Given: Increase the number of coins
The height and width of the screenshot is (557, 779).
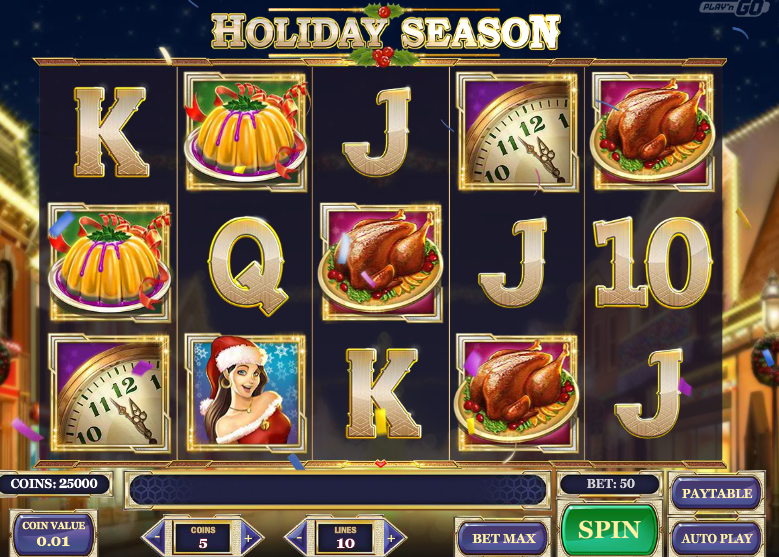Looking at the screenshot, I should coord(250,536).
